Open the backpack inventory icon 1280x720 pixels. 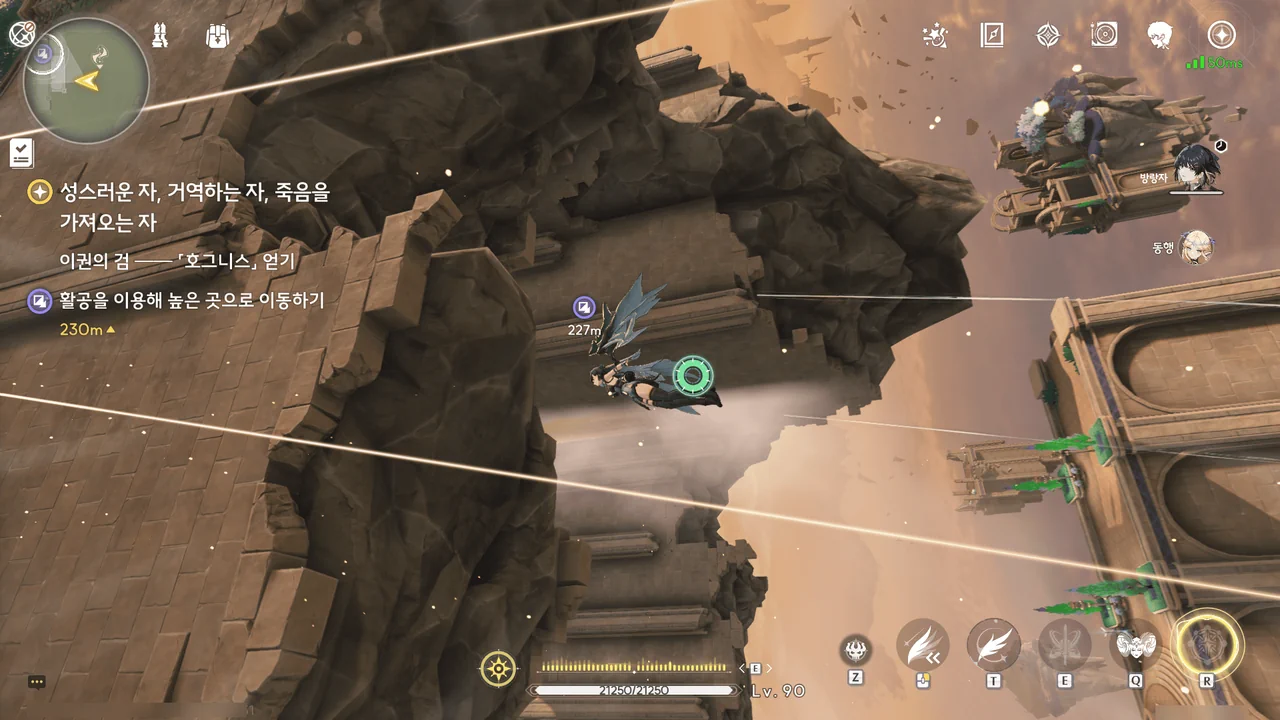[x=217, y=36]
